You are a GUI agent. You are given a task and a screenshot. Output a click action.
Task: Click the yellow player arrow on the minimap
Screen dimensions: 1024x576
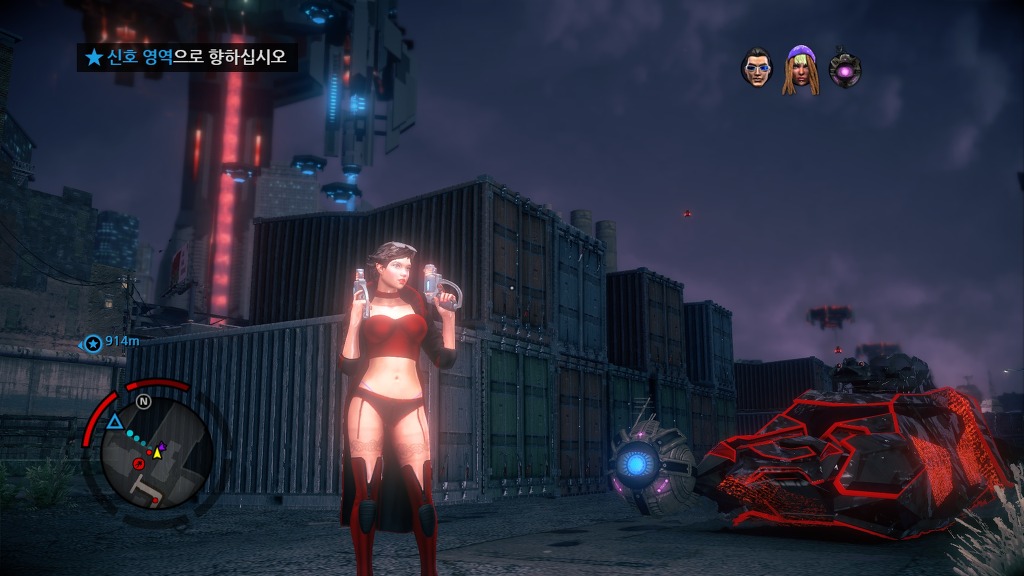tap(157, 452)
